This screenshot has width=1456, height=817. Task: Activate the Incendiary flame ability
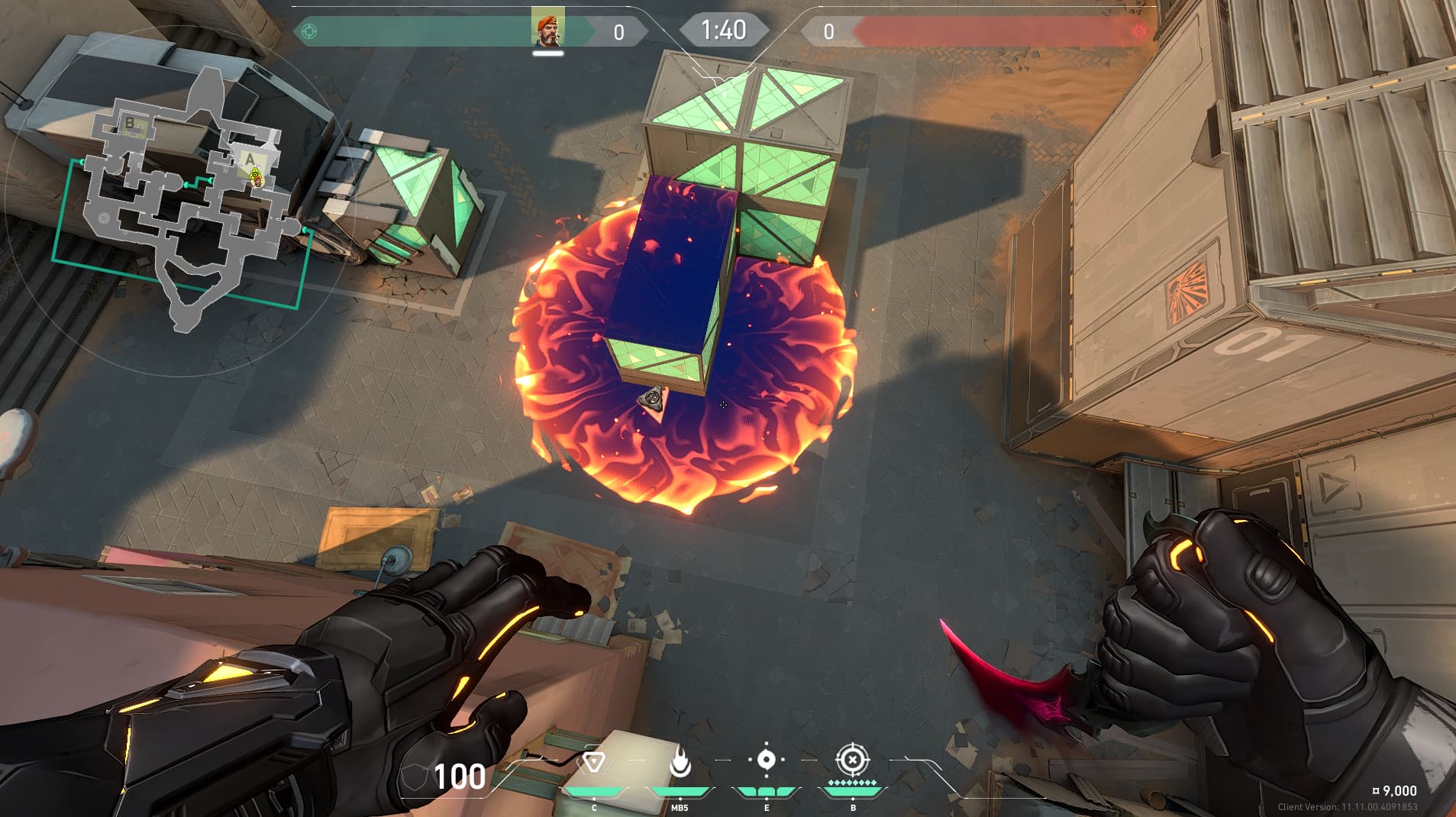click(680, 762)
